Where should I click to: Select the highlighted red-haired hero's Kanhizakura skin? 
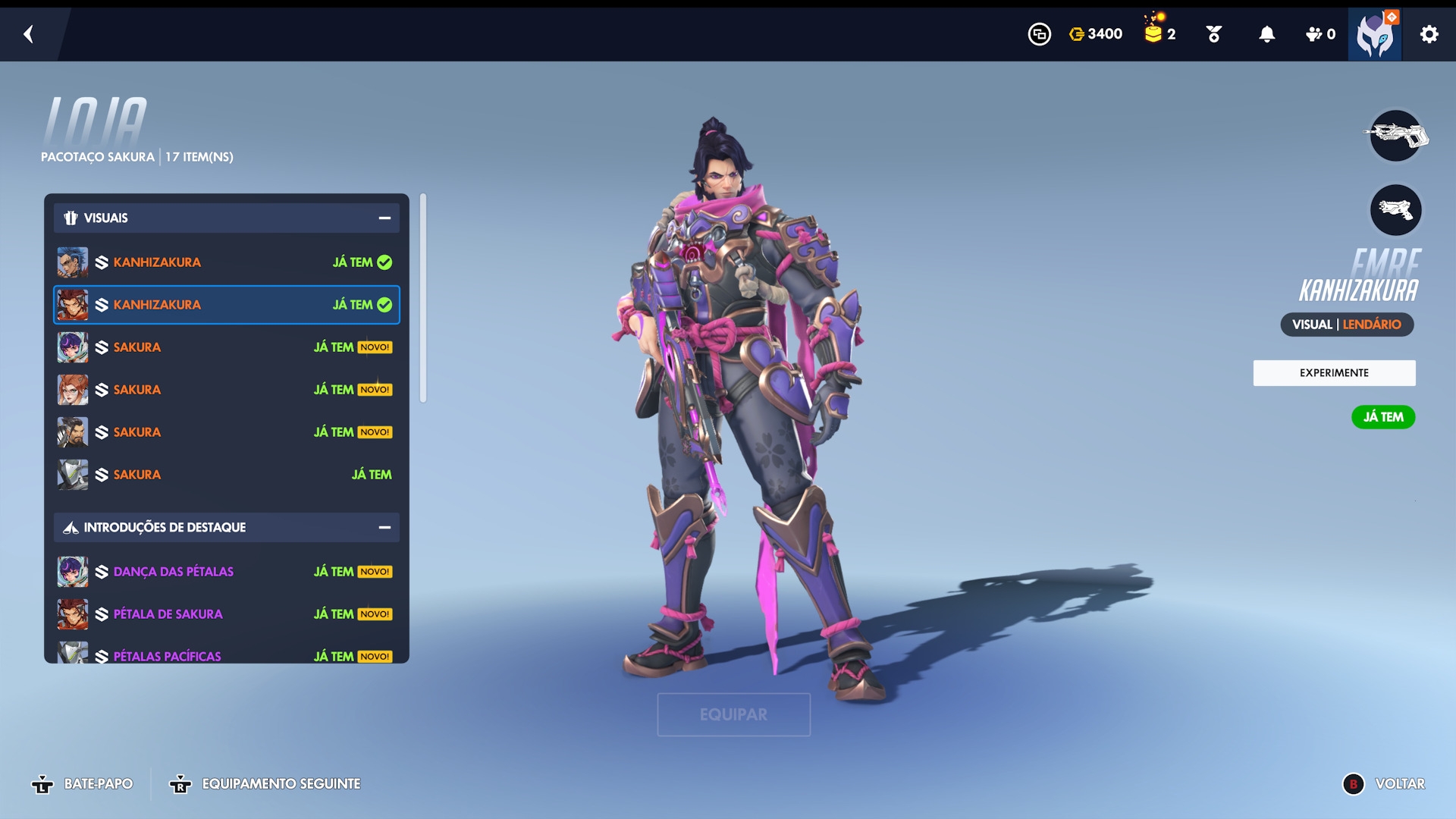point(226,305)
